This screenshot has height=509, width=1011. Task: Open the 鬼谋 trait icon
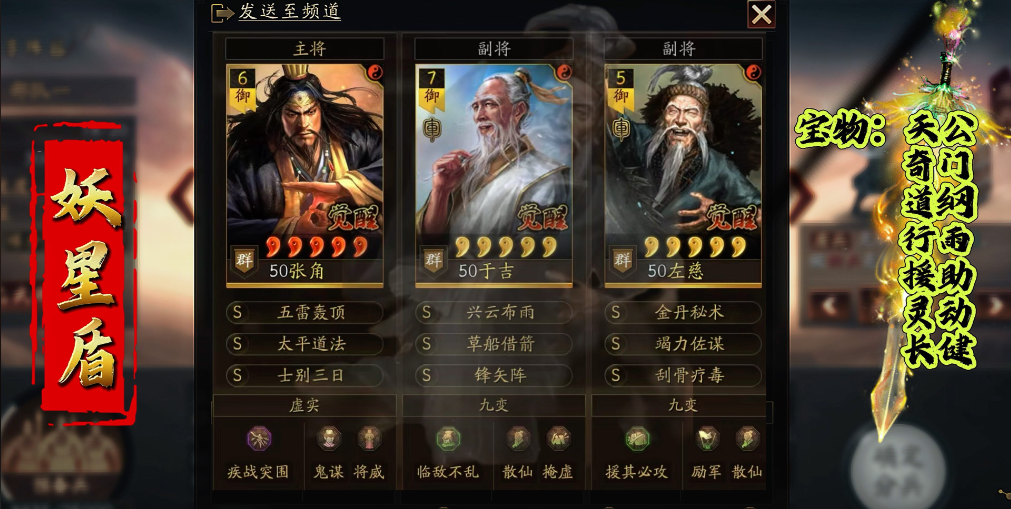[329, 439]
